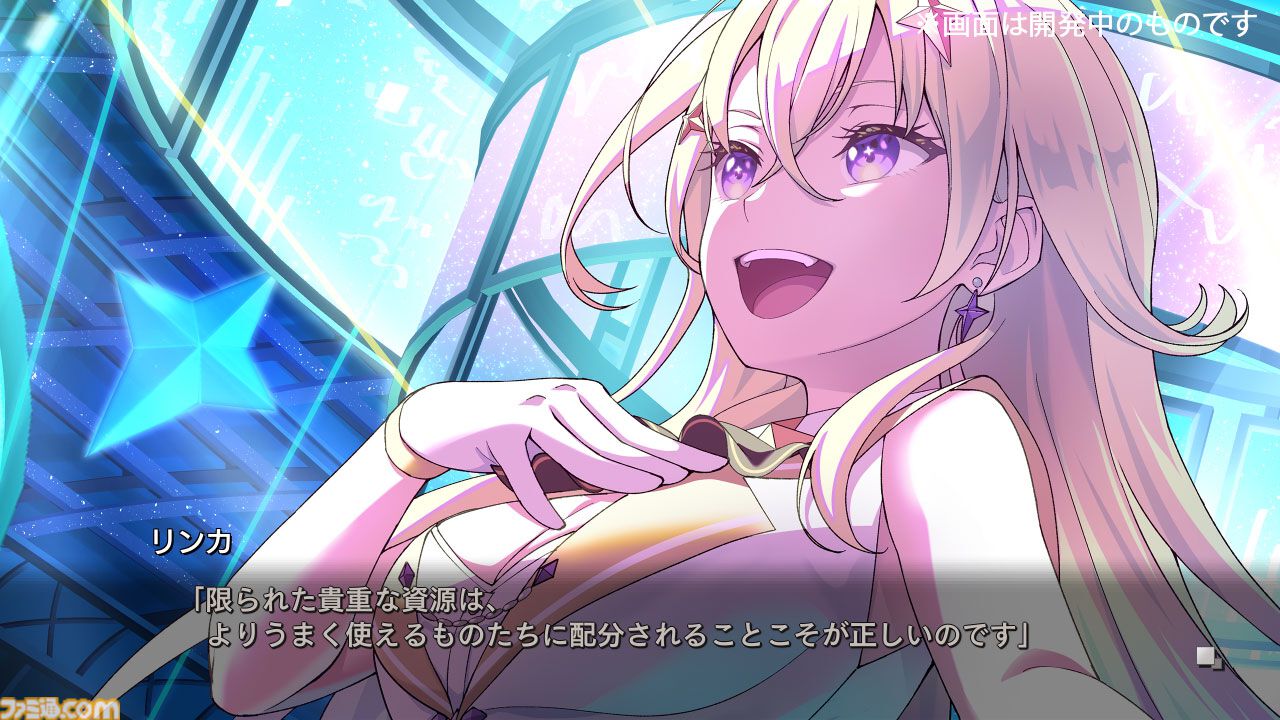Click the white advance square to toggle auto mode
This screenshot has width=1280, height=720.
[x=1205, y=655]
